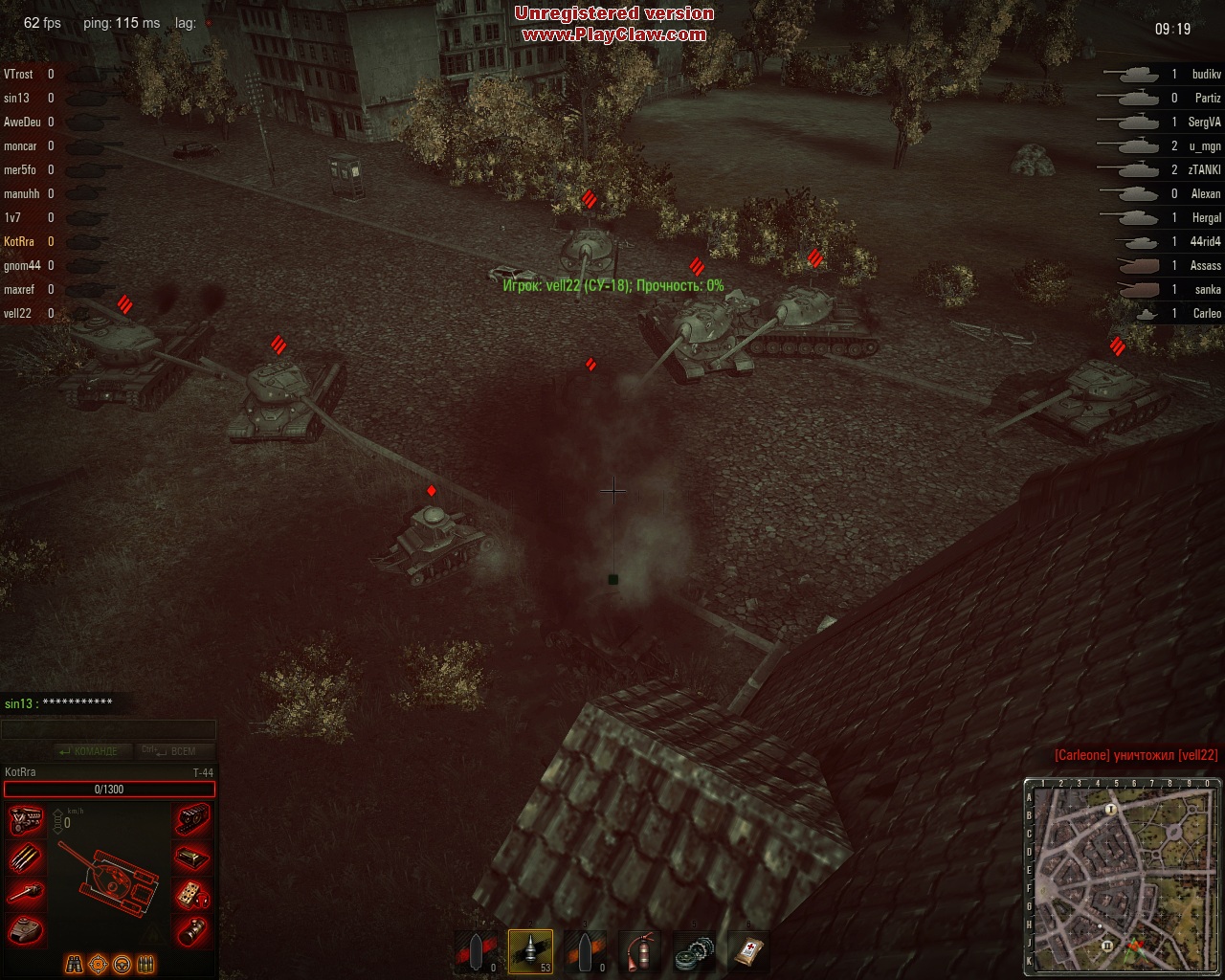
Task: Click the turret module icon
Action: (x=26, y=929)
